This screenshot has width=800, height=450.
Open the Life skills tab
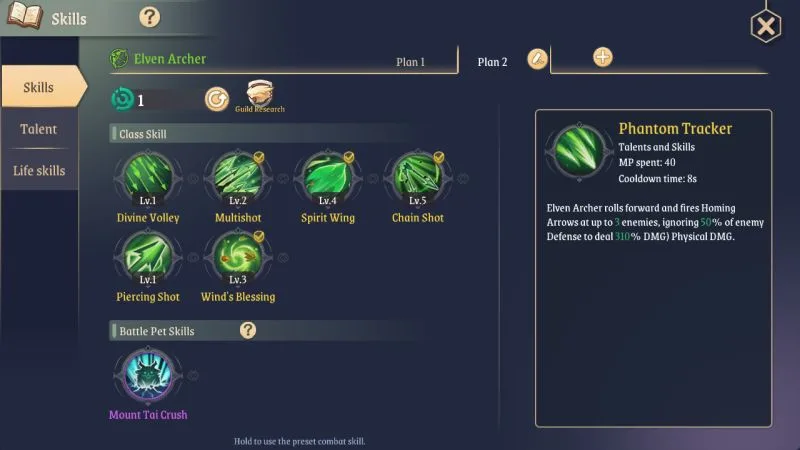tap(39, 171)
